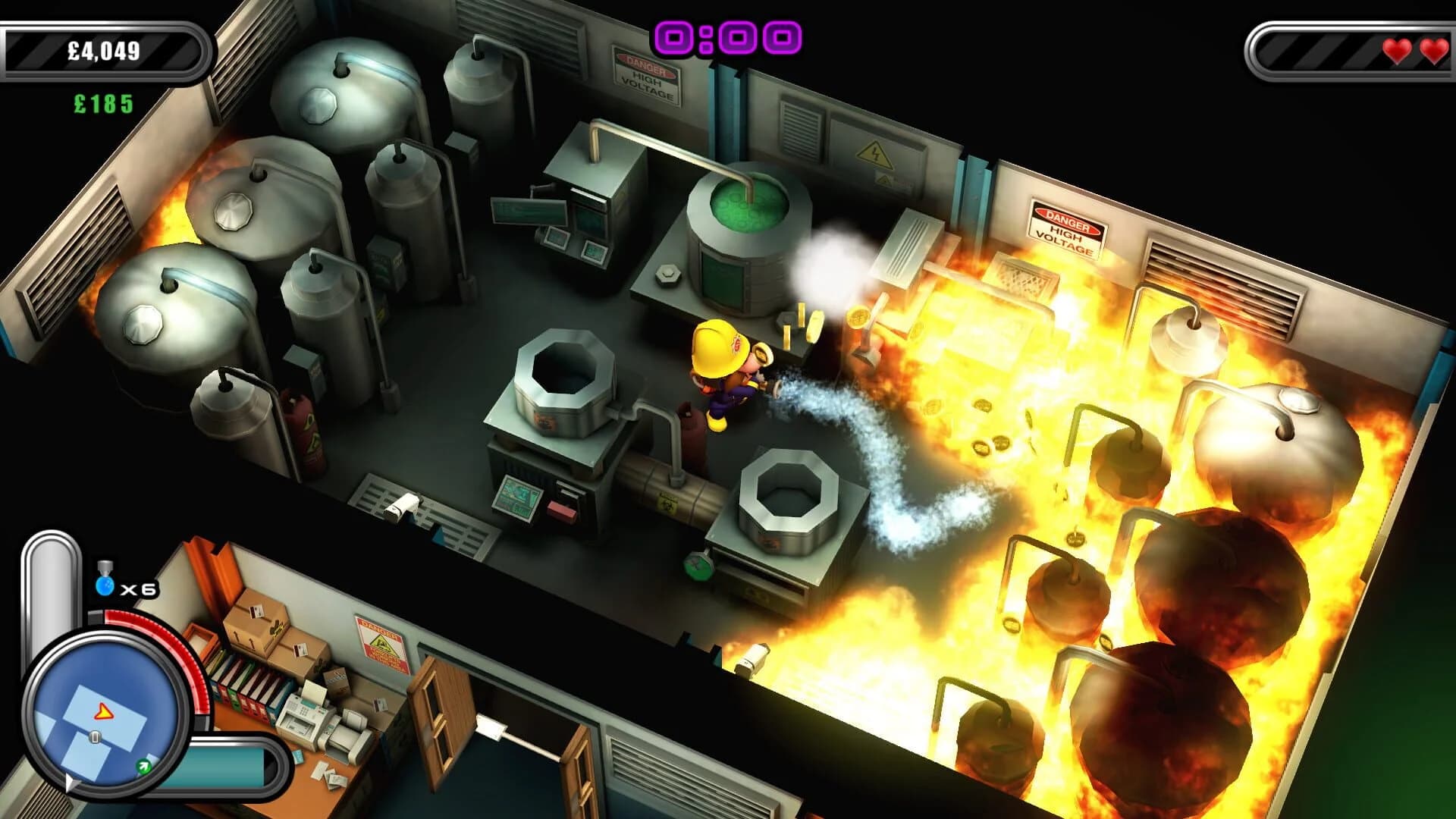
Task: Click the player arrow on the minimap
Action: pyautogui.click(x=102, y=710)
